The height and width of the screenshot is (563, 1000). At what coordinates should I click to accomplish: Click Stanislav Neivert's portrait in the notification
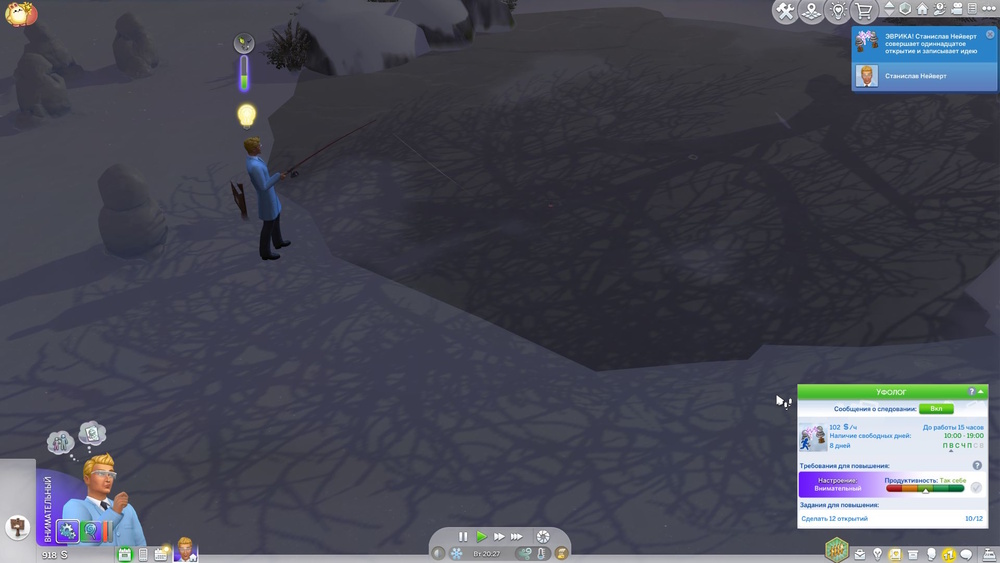(x=867, y=75)
